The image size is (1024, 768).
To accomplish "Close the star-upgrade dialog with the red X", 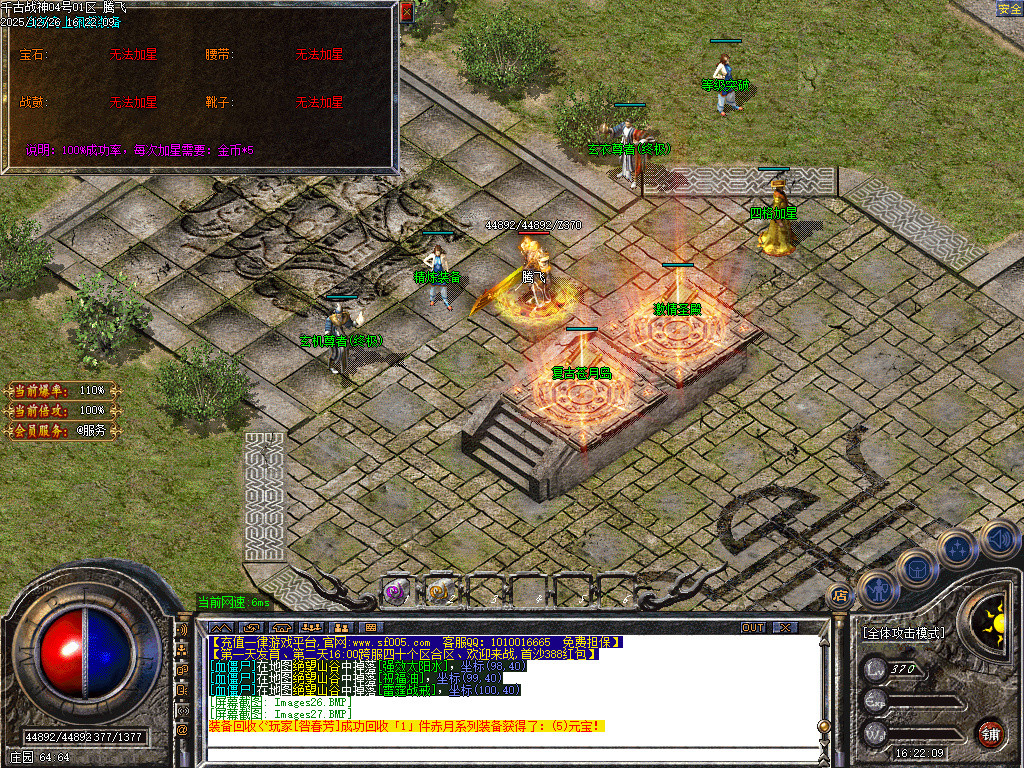I will (x=406, y=12).
